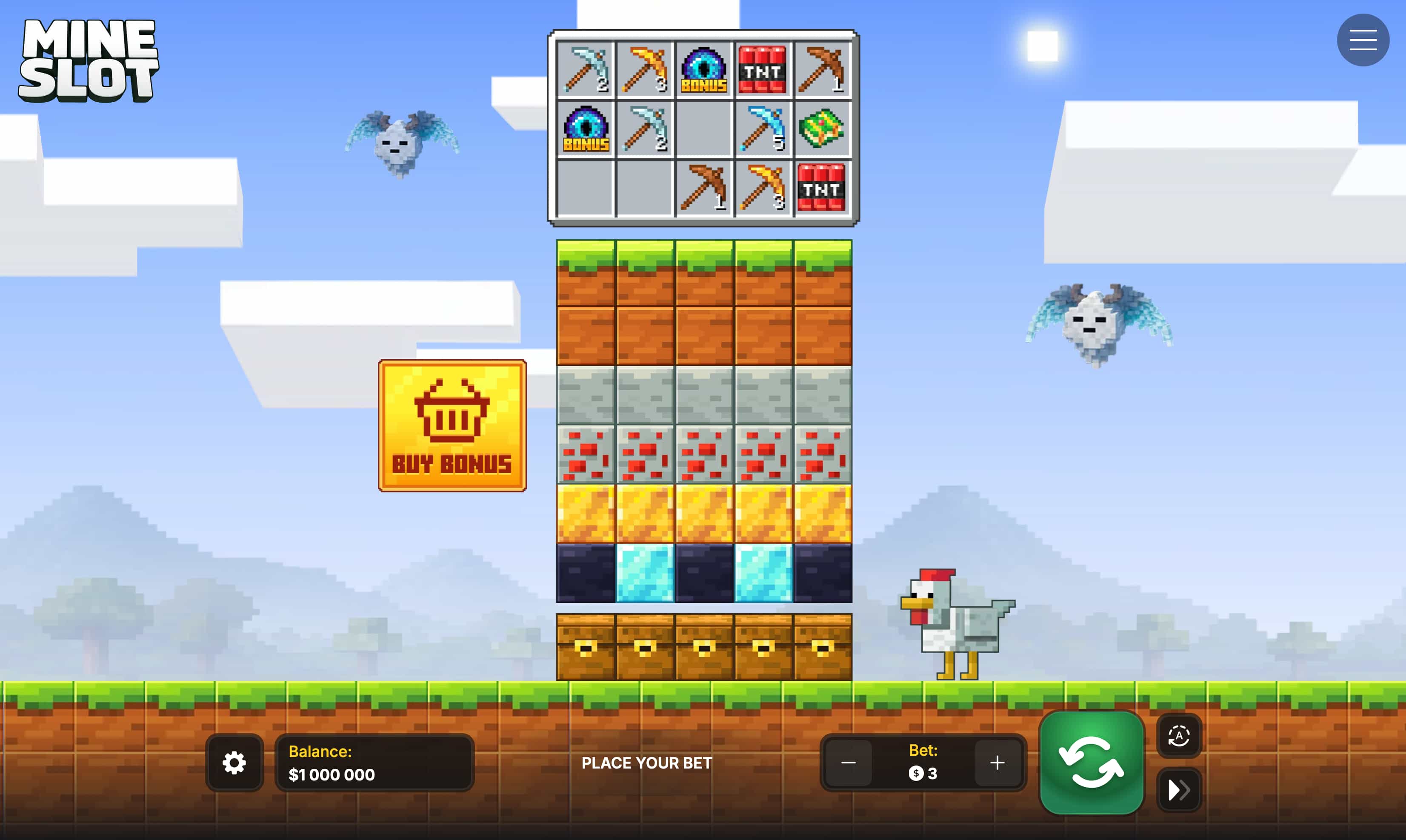The width and height of the screenshot is (1406, 840).
Task: Click the gold pickaxe symbol showing 3
Action: click(763, 189)
